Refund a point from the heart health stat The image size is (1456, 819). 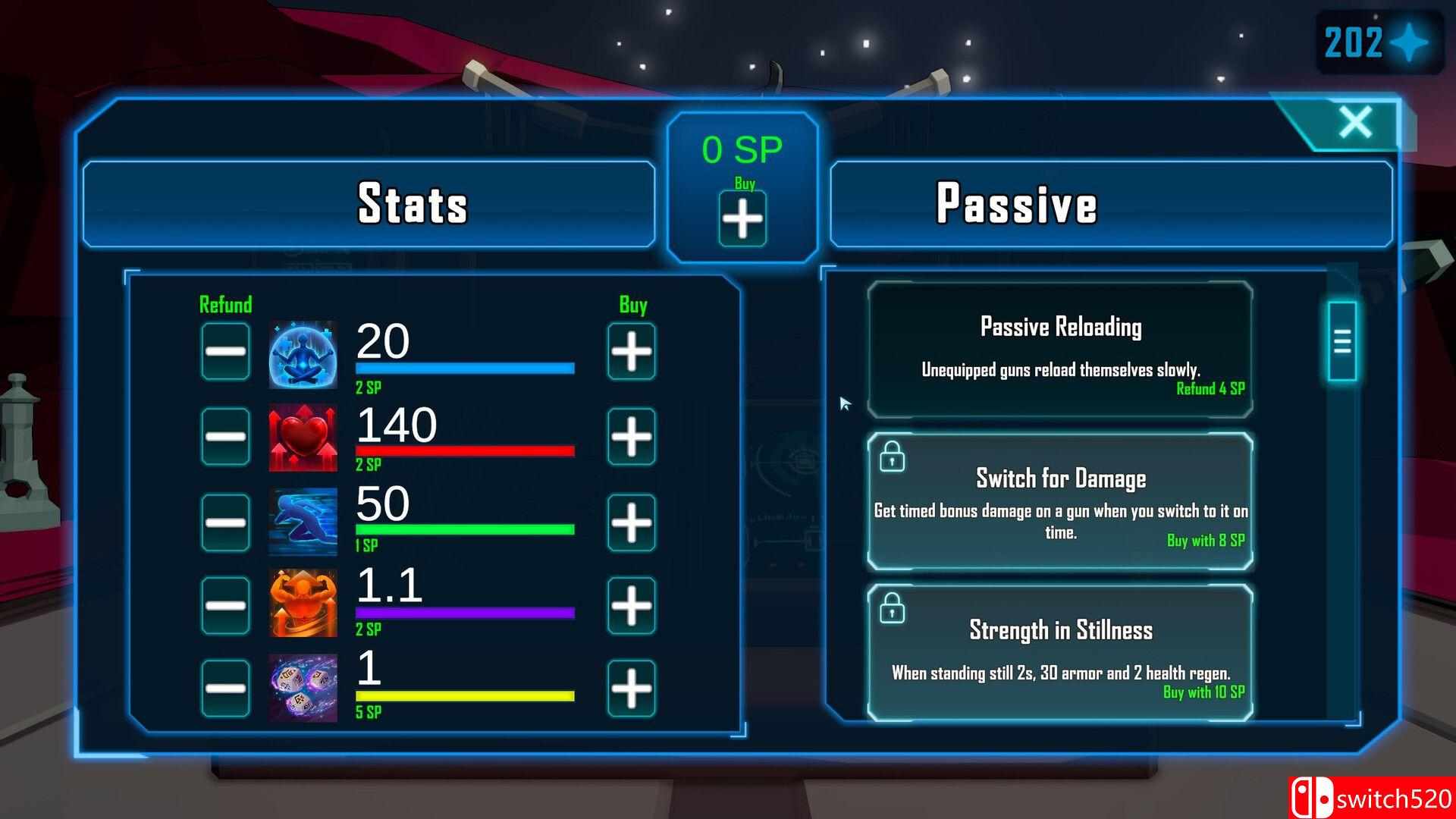click(225, 436)
